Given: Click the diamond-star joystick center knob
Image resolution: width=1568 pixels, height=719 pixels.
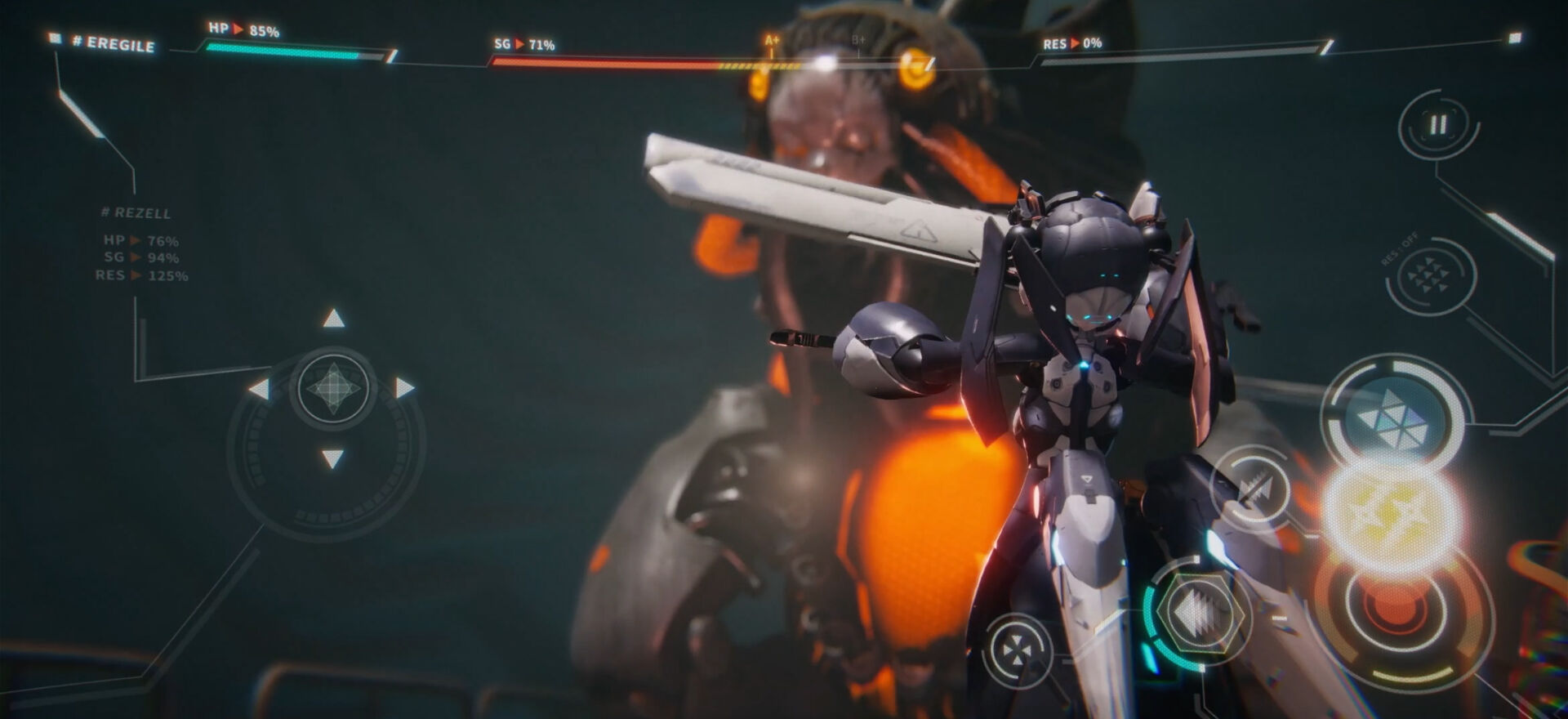Looking at the screenshot, I should tap(332, 388).
